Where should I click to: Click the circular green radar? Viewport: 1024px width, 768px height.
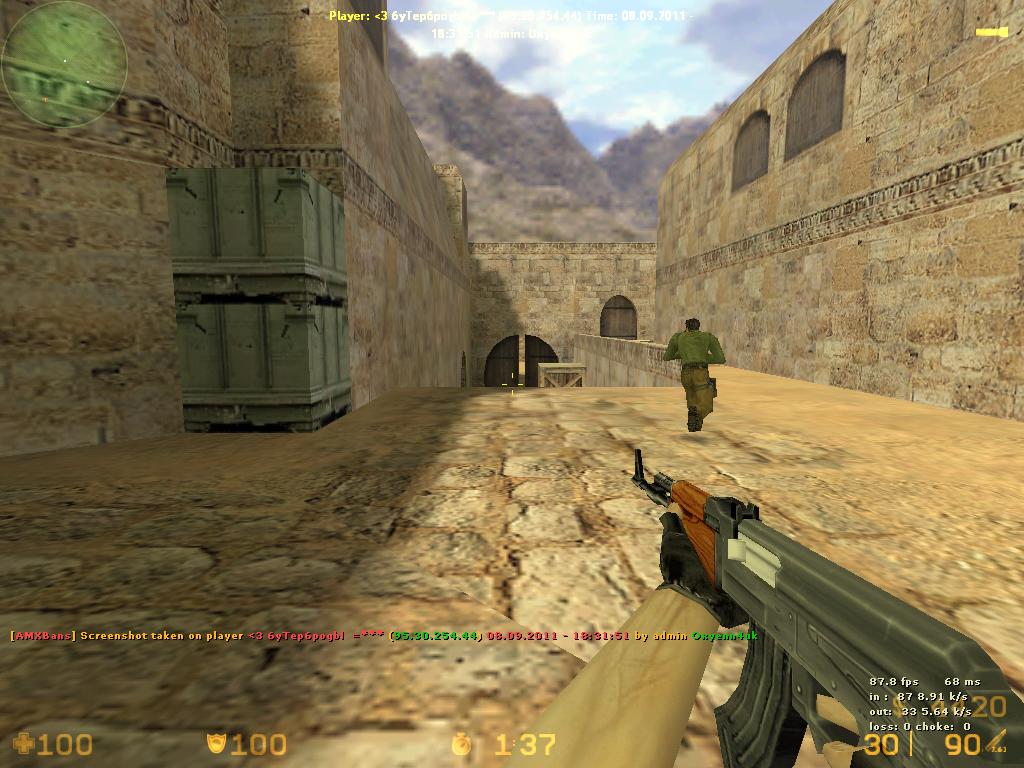(64, 63)
